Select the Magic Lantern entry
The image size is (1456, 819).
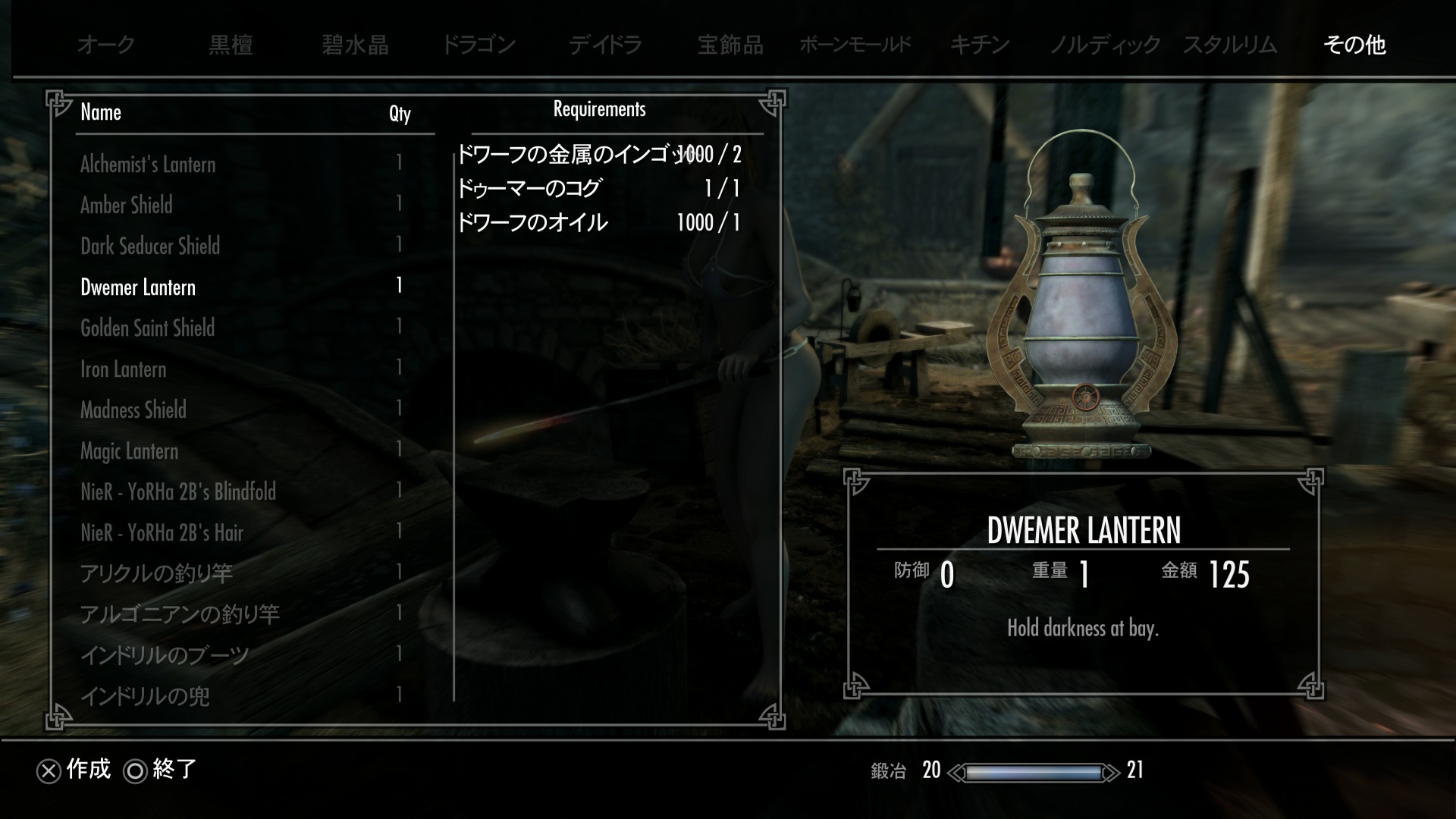pyautogui.click(x=130, y=451)
